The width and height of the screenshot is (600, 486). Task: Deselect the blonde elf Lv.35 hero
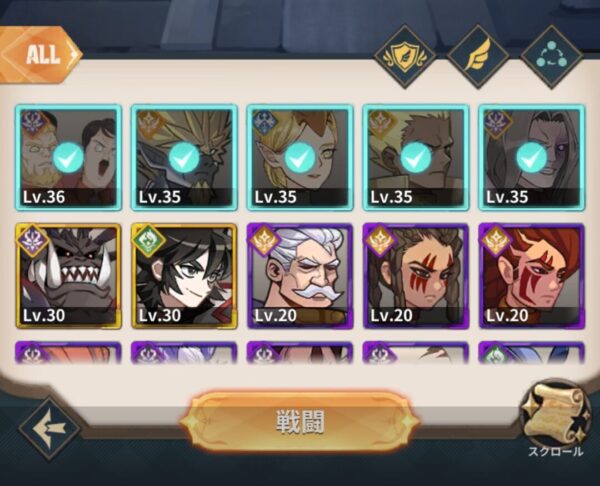click(299, 157)
